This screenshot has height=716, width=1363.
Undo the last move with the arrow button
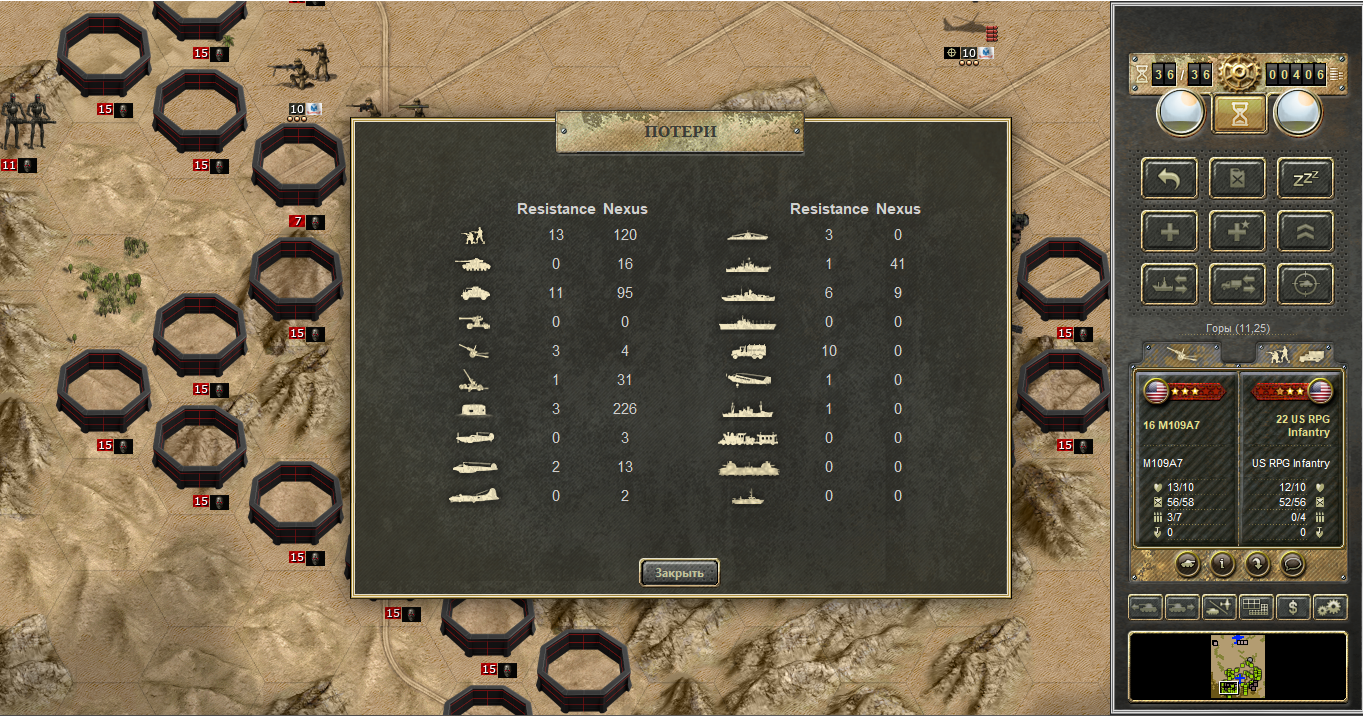click(1168, 178)
